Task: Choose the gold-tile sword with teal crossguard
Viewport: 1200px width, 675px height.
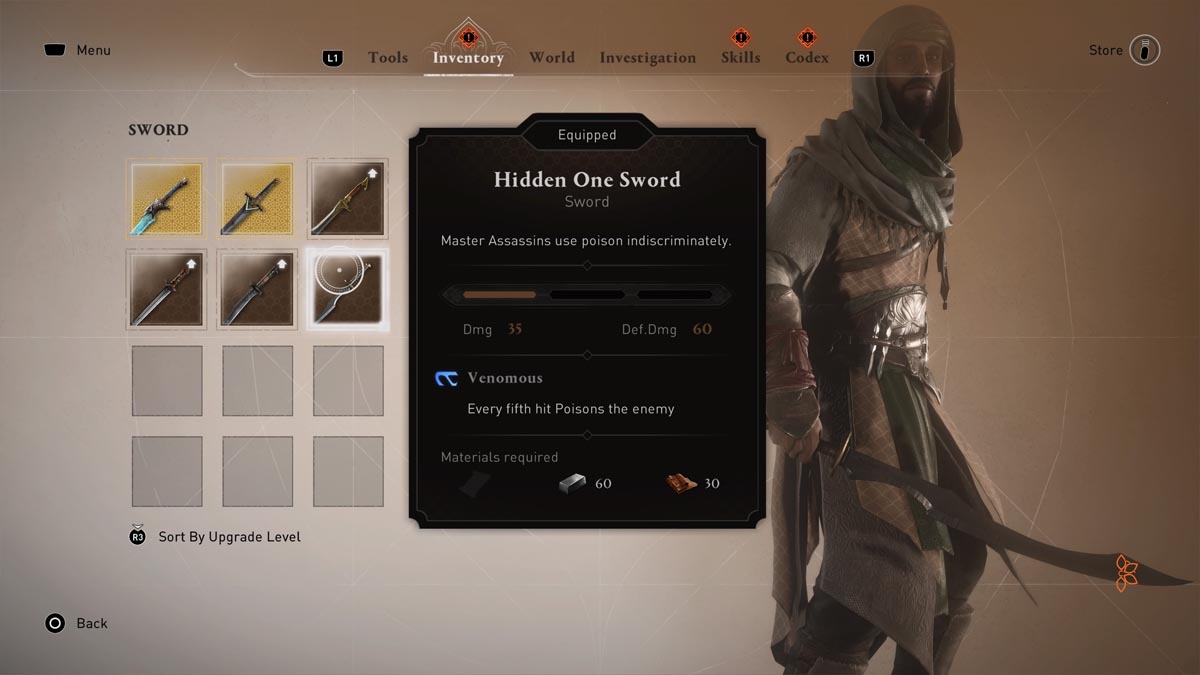Action: click(x=257, y=199)
